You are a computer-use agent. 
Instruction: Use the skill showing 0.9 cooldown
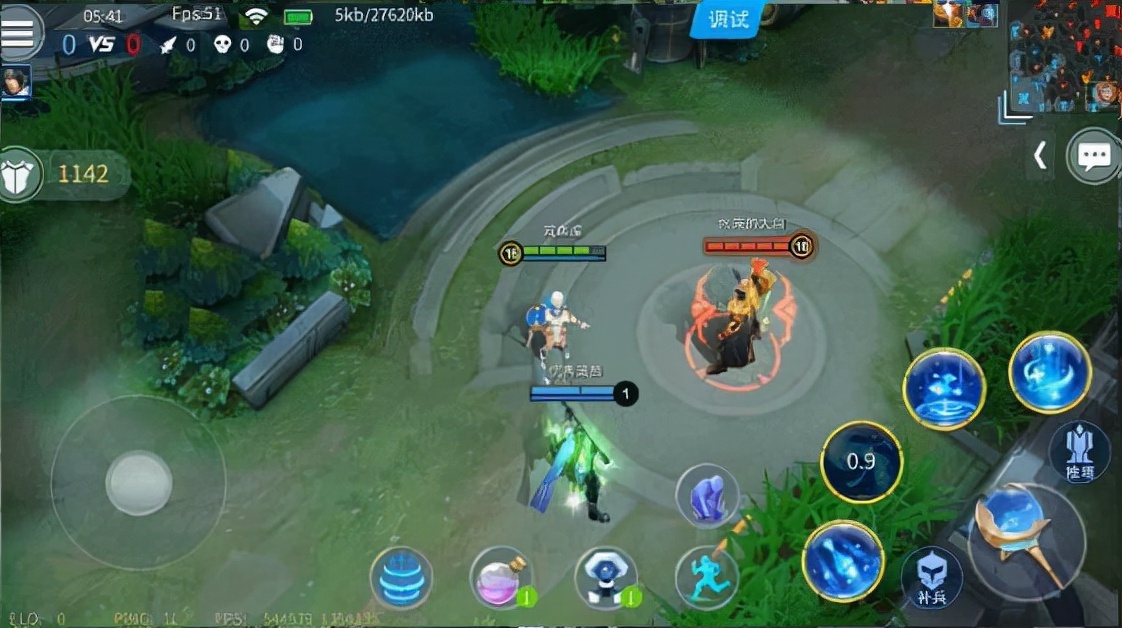[861, 461]
